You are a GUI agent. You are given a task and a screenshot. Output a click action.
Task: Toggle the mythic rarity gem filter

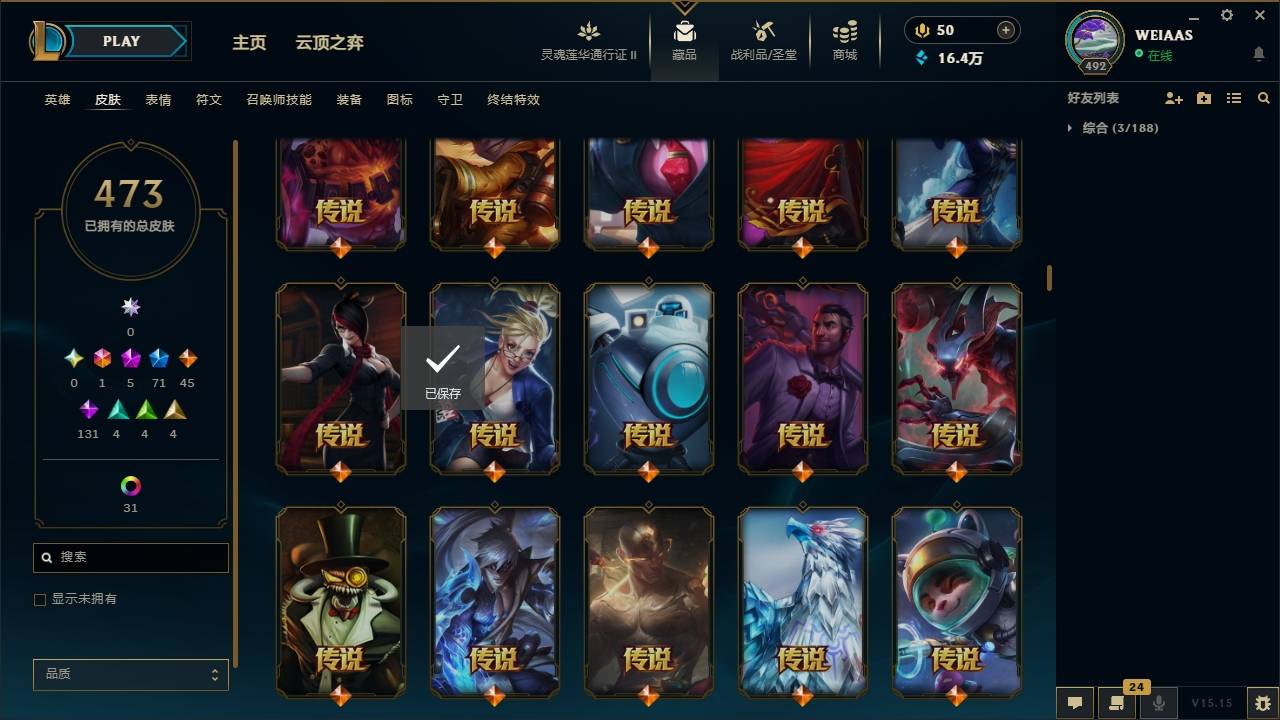click(101, 358)
